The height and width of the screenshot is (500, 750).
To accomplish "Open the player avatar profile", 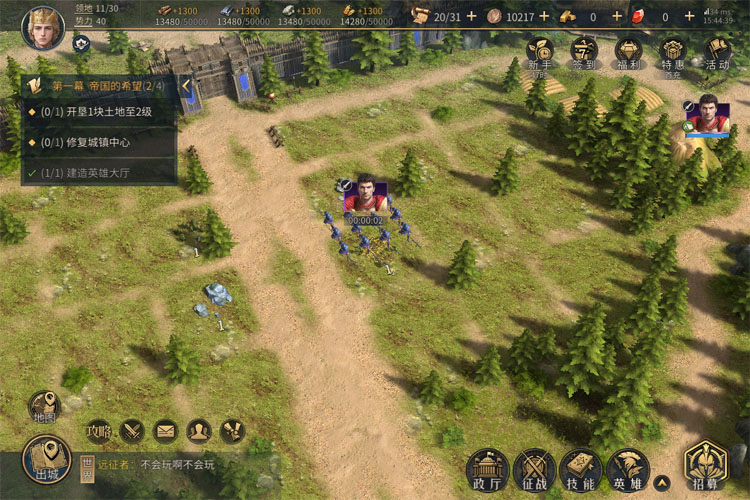I will coord(42,22).
